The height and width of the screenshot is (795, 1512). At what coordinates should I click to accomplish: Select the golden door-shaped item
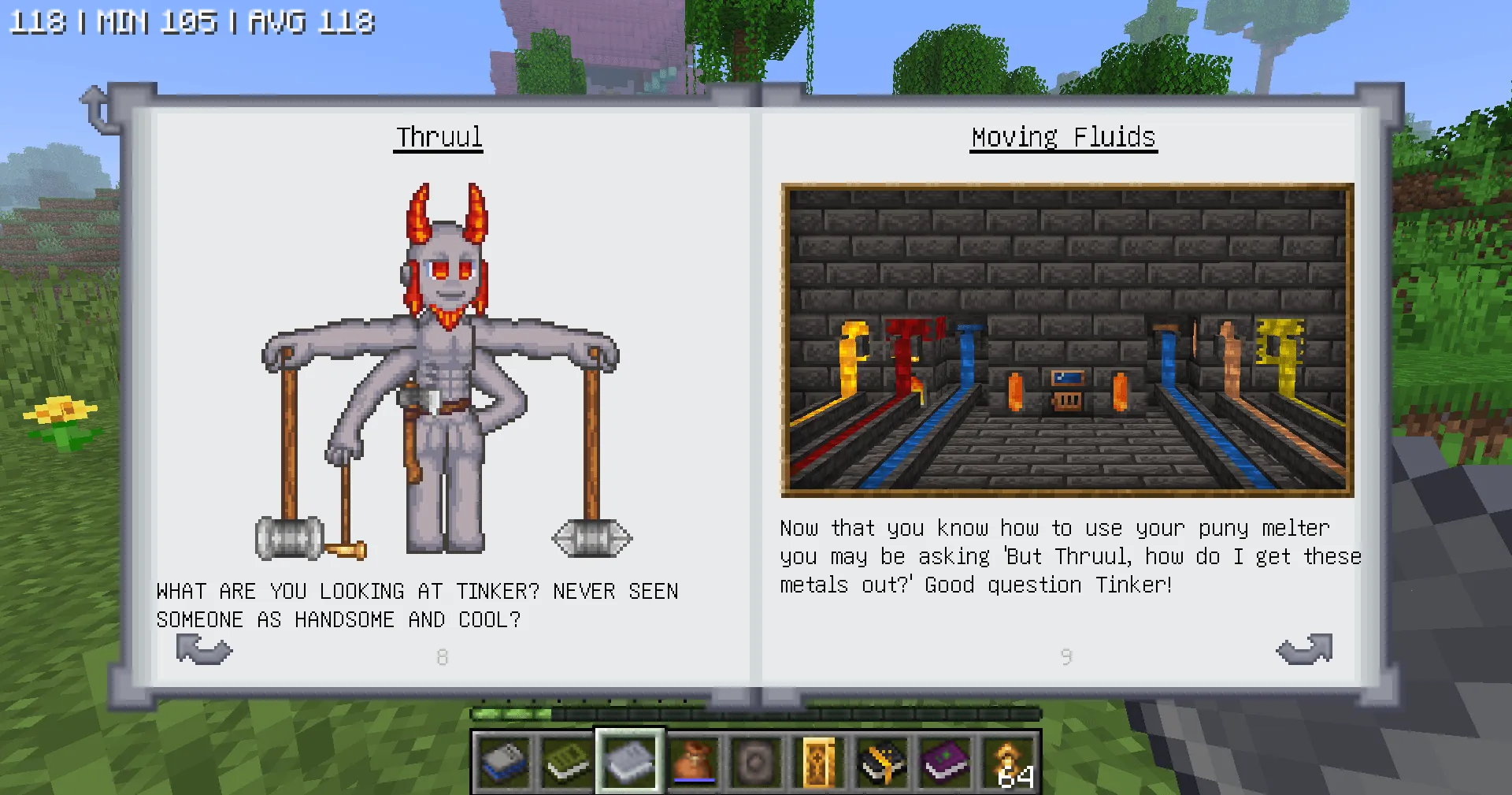(819, 762)
